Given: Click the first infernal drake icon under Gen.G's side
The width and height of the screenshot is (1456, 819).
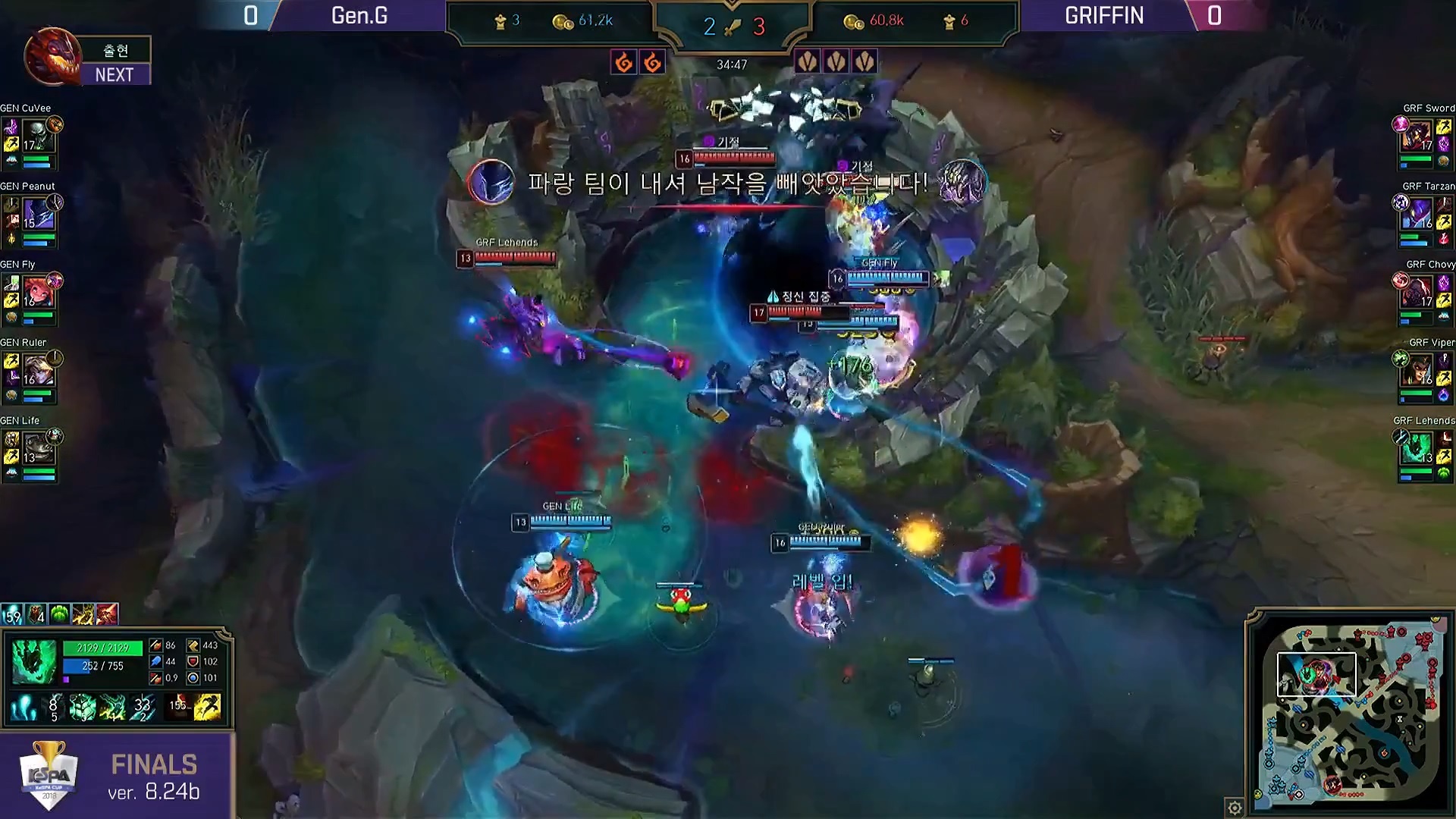Looking at the screenshot, I should 624,62.
